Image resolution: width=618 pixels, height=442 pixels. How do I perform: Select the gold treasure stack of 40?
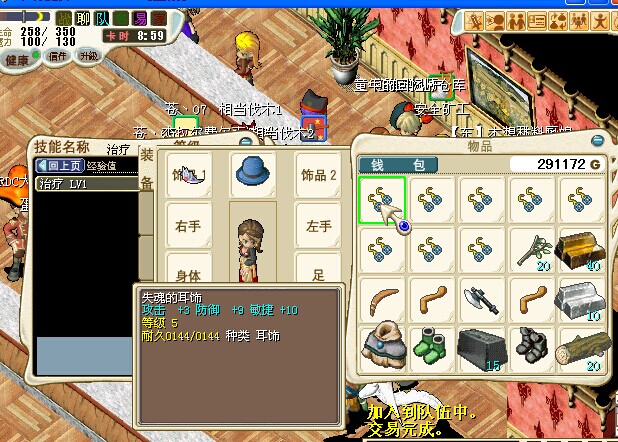tap(581, 249)
